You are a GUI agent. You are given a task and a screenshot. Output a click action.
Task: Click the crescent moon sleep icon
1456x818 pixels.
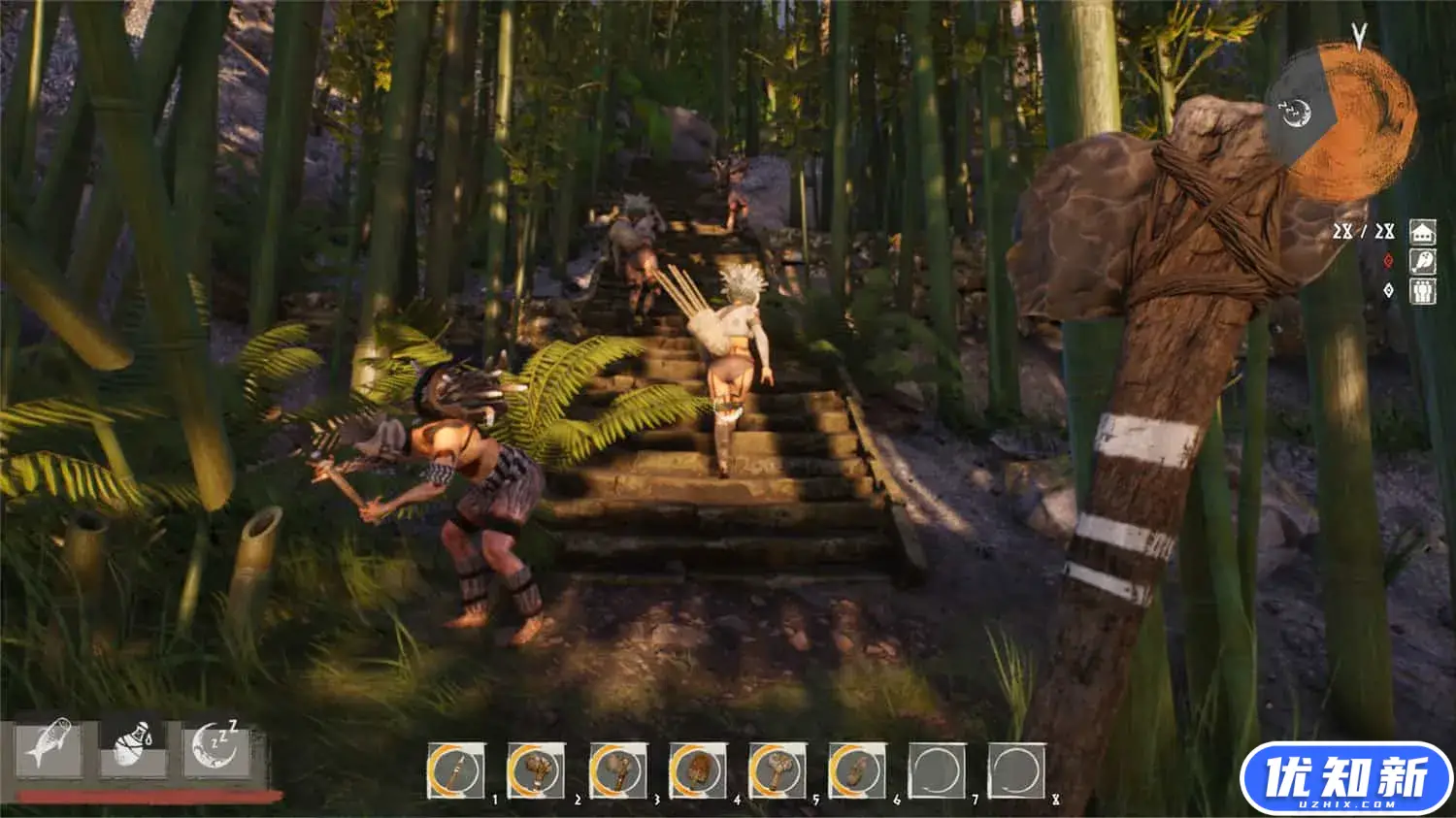tap(216, 746)
